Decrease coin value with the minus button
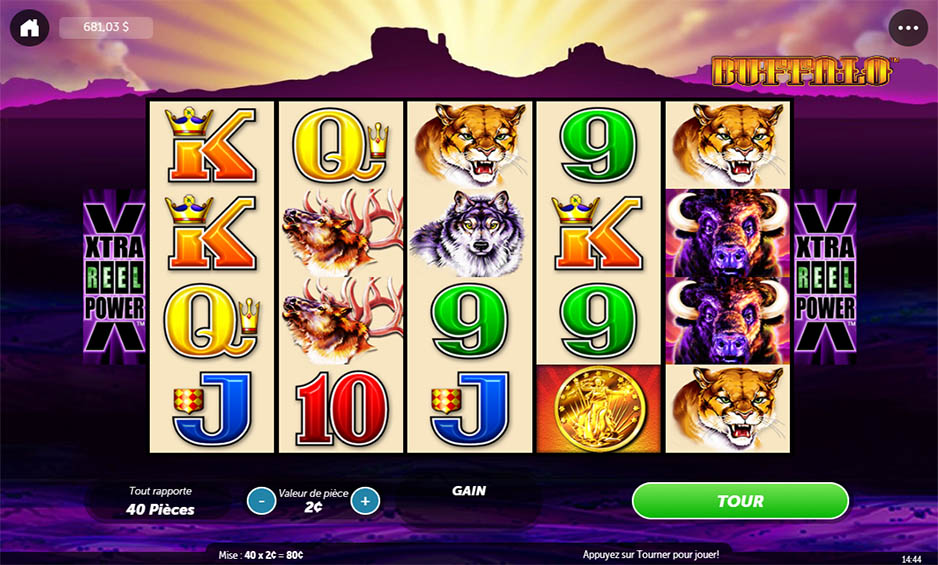The height and width of the screenshot is (565, 938). (261, 500)
